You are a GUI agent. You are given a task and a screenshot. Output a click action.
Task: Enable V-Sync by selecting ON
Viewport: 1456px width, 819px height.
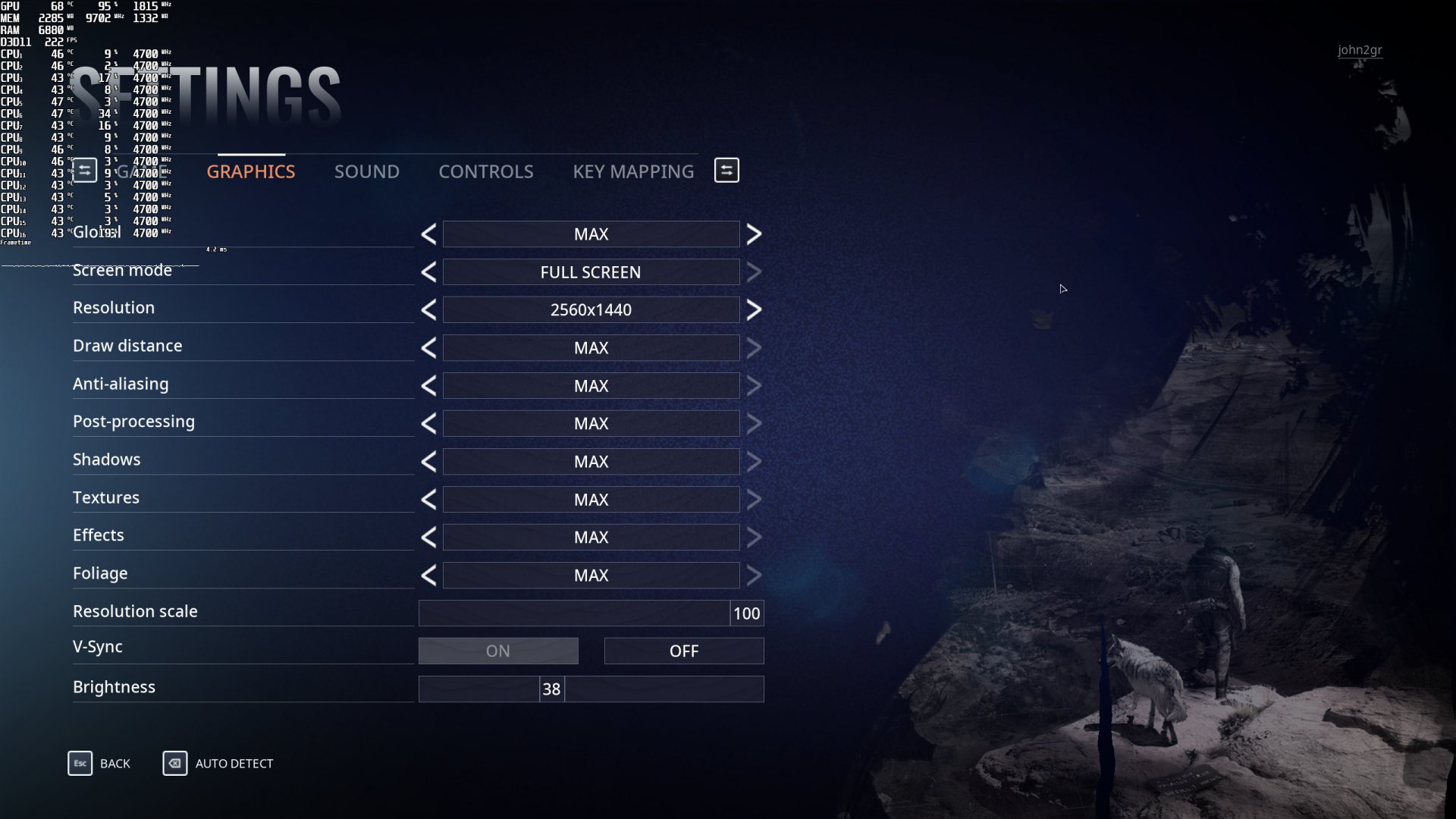tap(497, 651)
